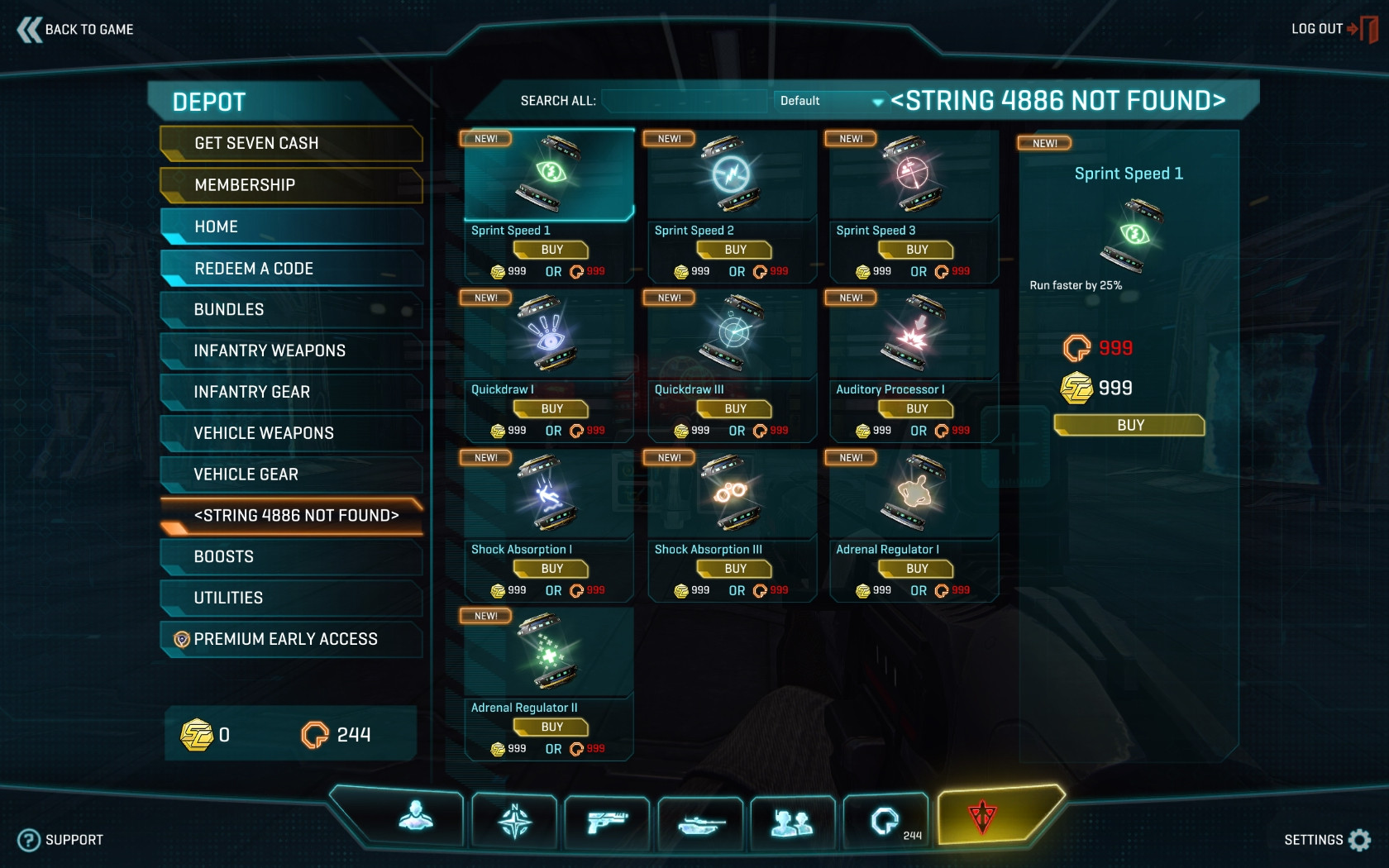The width and height of the screenshot is (1389, 868).
Task: Open the Support help page
Action: tap(62, 840)
